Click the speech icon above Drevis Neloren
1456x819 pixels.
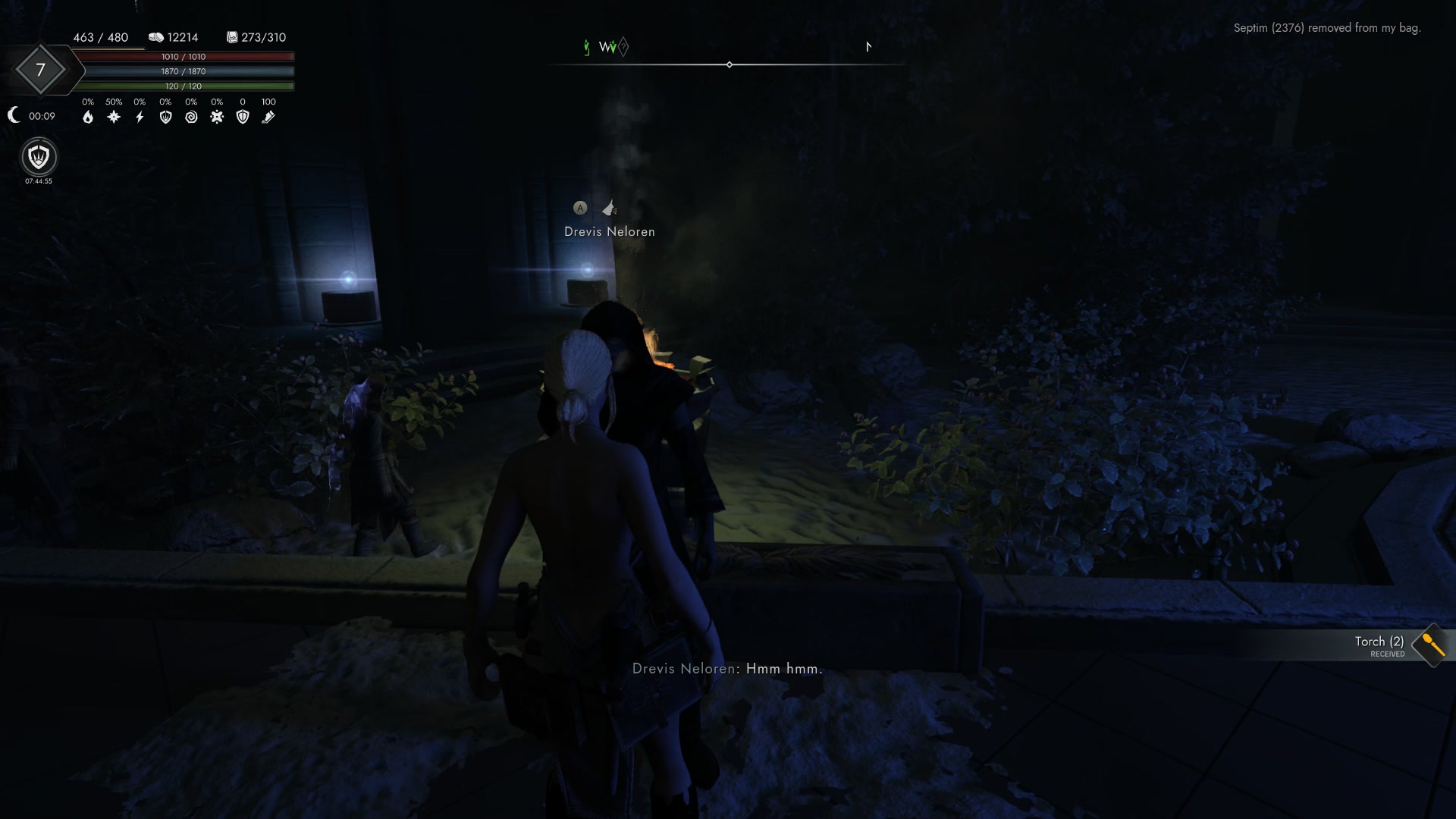(x=609, y=209)
